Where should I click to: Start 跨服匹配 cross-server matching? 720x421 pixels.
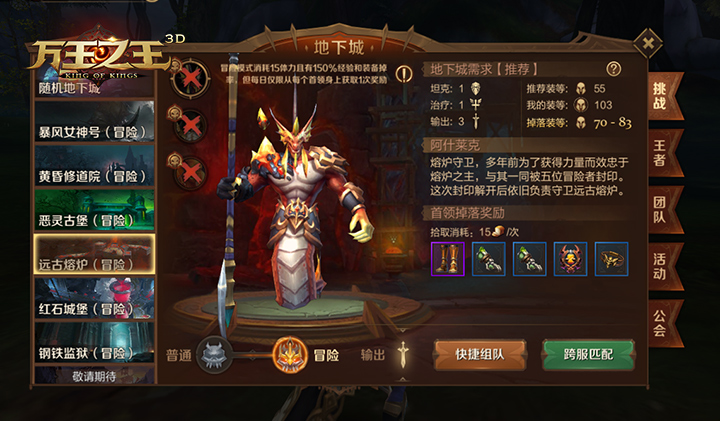click(x=587, y=355)
